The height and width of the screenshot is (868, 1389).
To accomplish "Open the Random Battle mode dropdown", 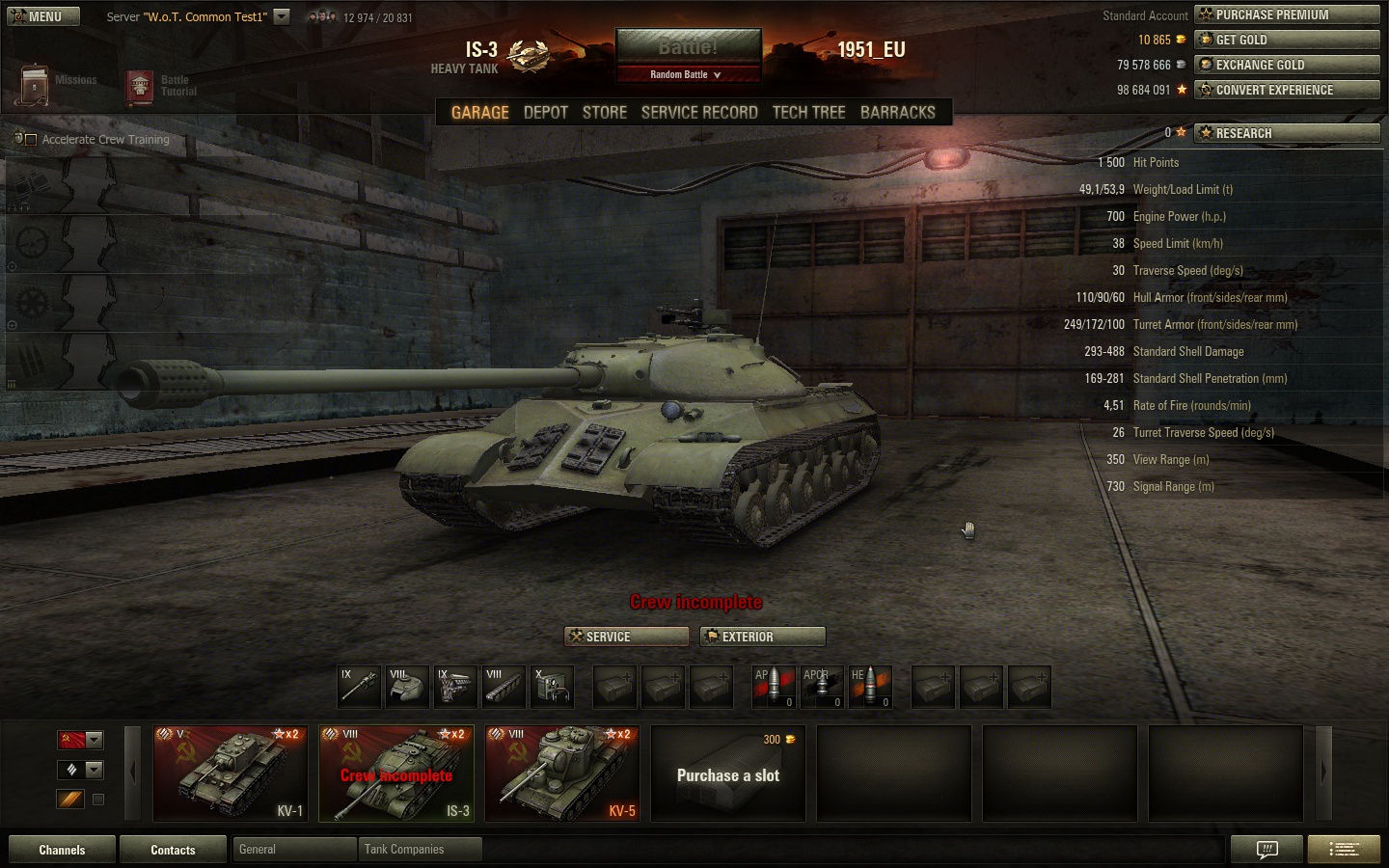I will pyautogui.click(x=686, y=74).
